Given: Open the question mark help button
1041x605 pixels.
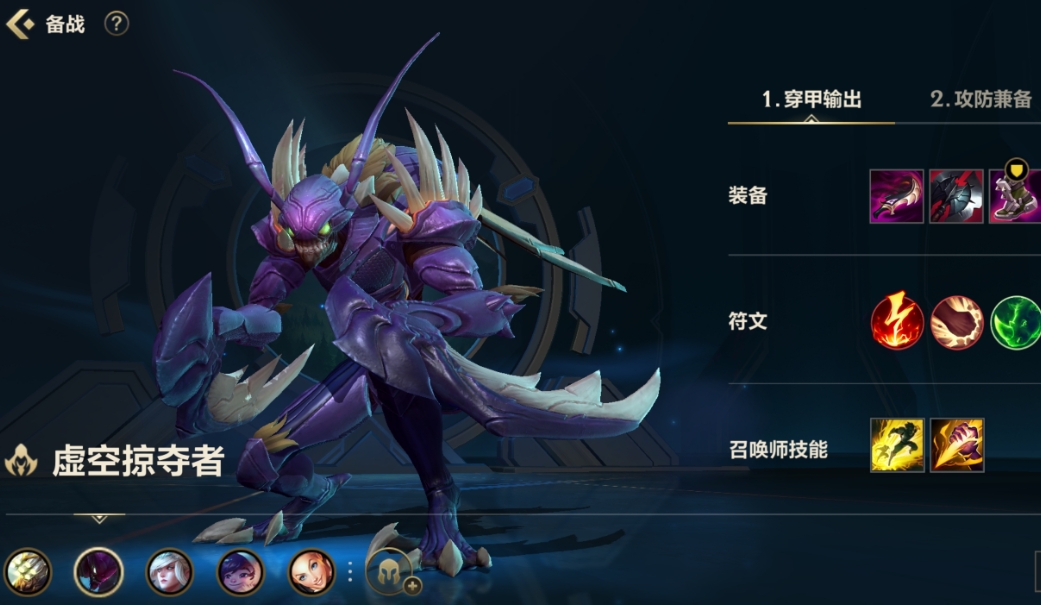Looking at the screenshot, I should pos(117,24).
